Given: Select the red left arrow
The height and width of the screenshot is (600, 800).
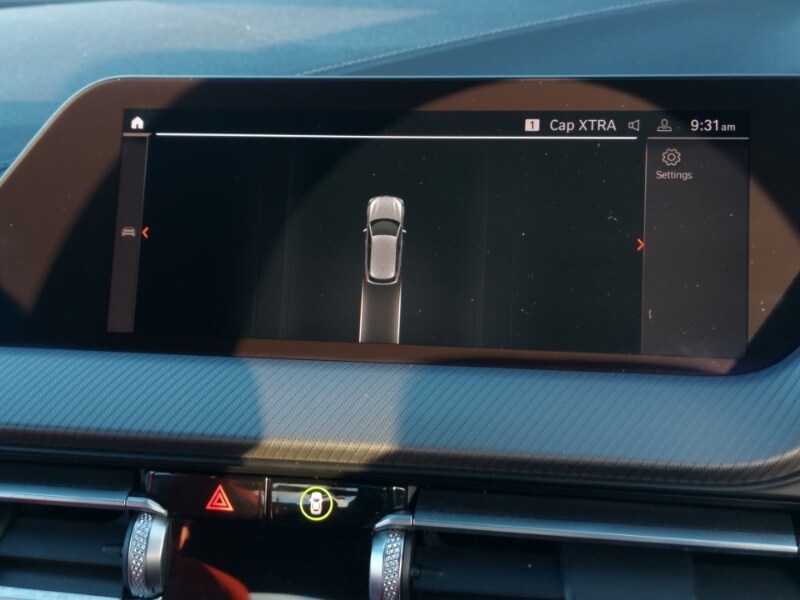Looking at the screenshot, I should [146, 233].
